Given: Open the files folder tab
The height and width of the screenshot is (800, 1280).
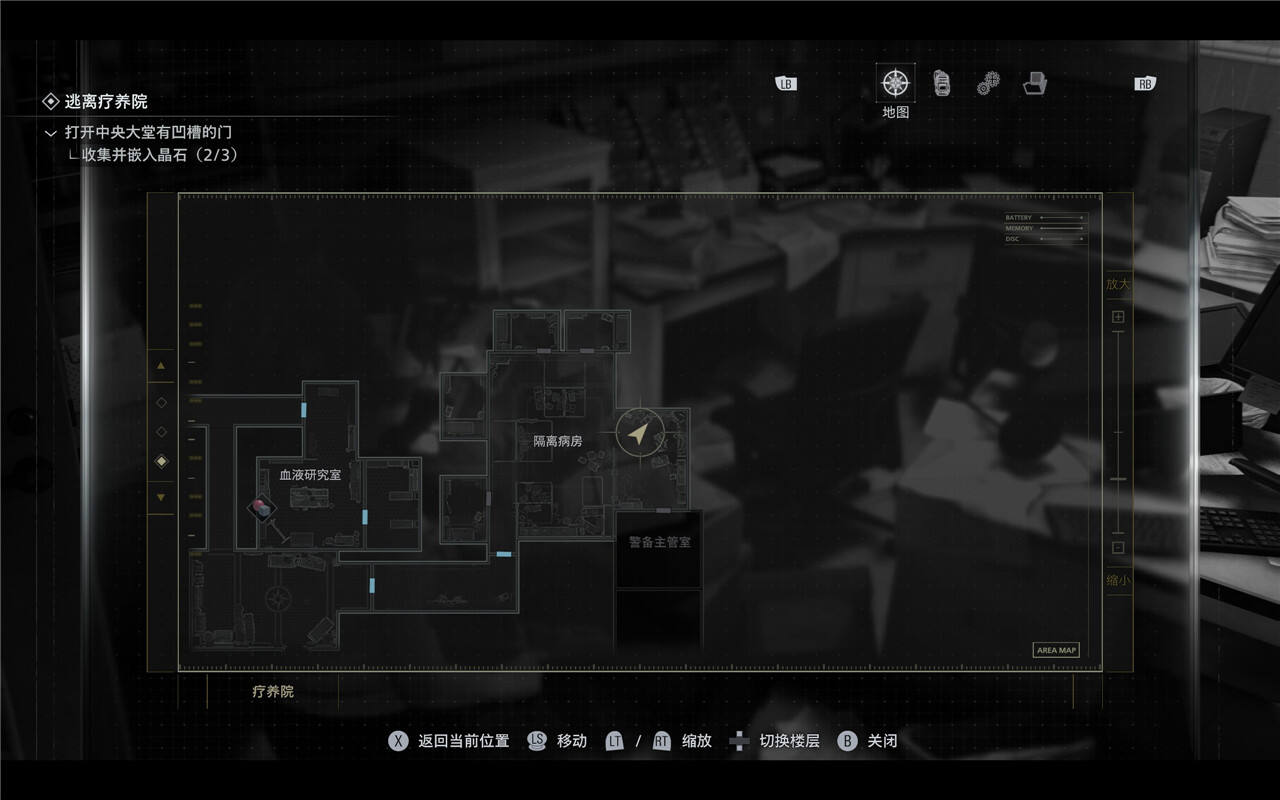Looking at the screenshot, I should [1035, 83].
